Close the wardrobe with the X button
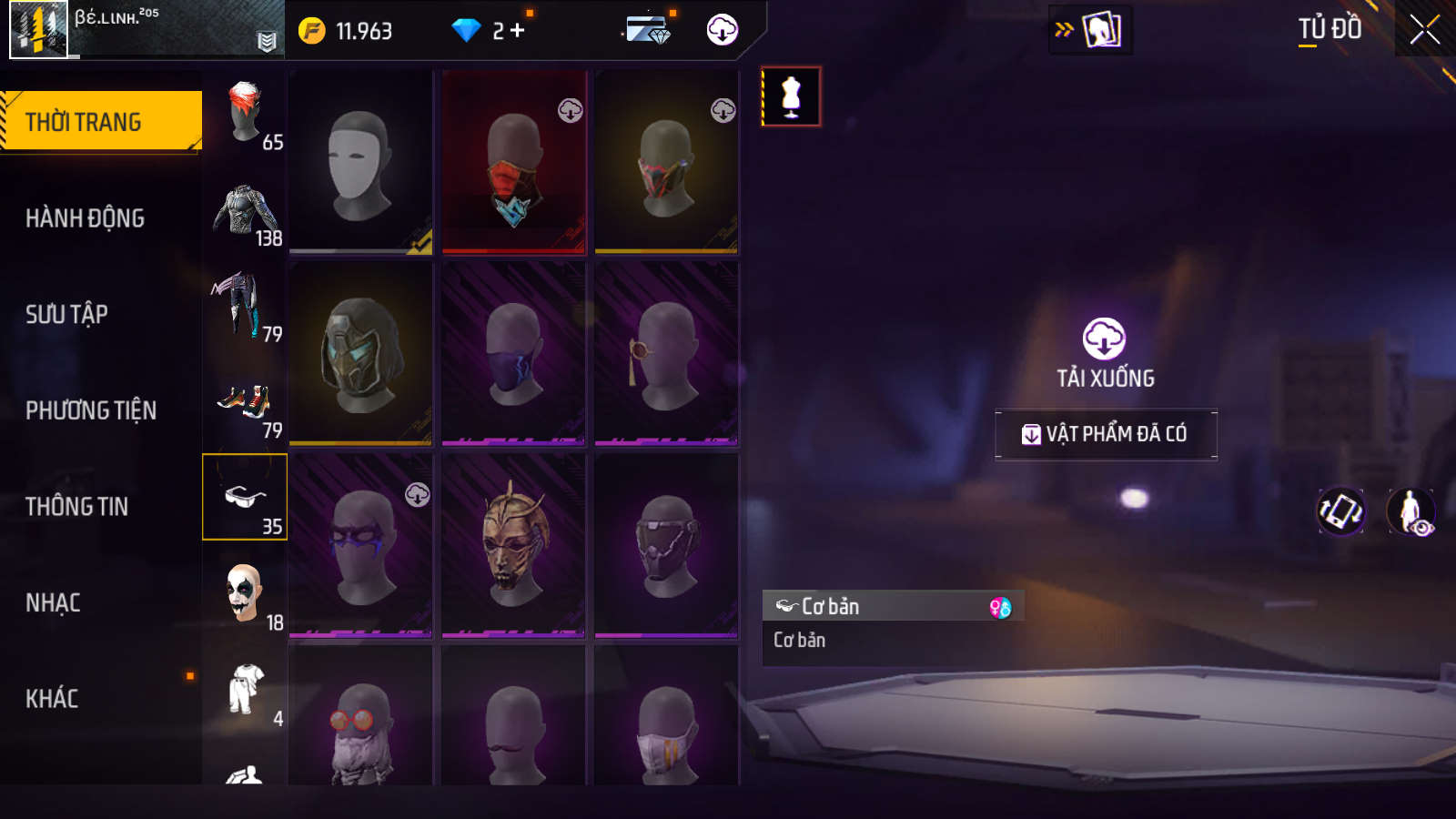1456x819 pixels. click(1424, 30)
